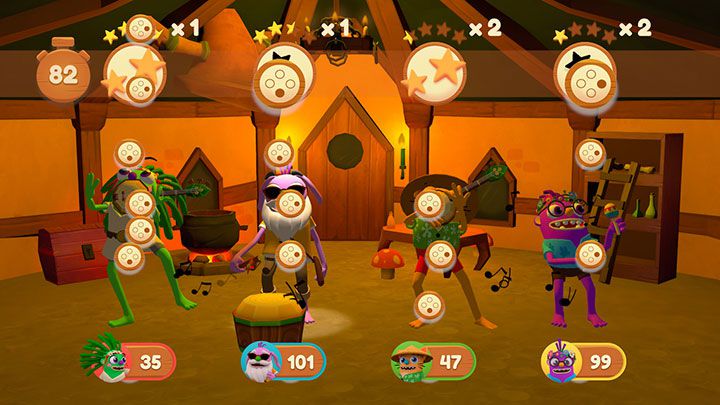The width and height of the screenshot is (720, 405).
Task: Select the purple monster player portrait
Action: pyautogui.click(x=558, y=362)
